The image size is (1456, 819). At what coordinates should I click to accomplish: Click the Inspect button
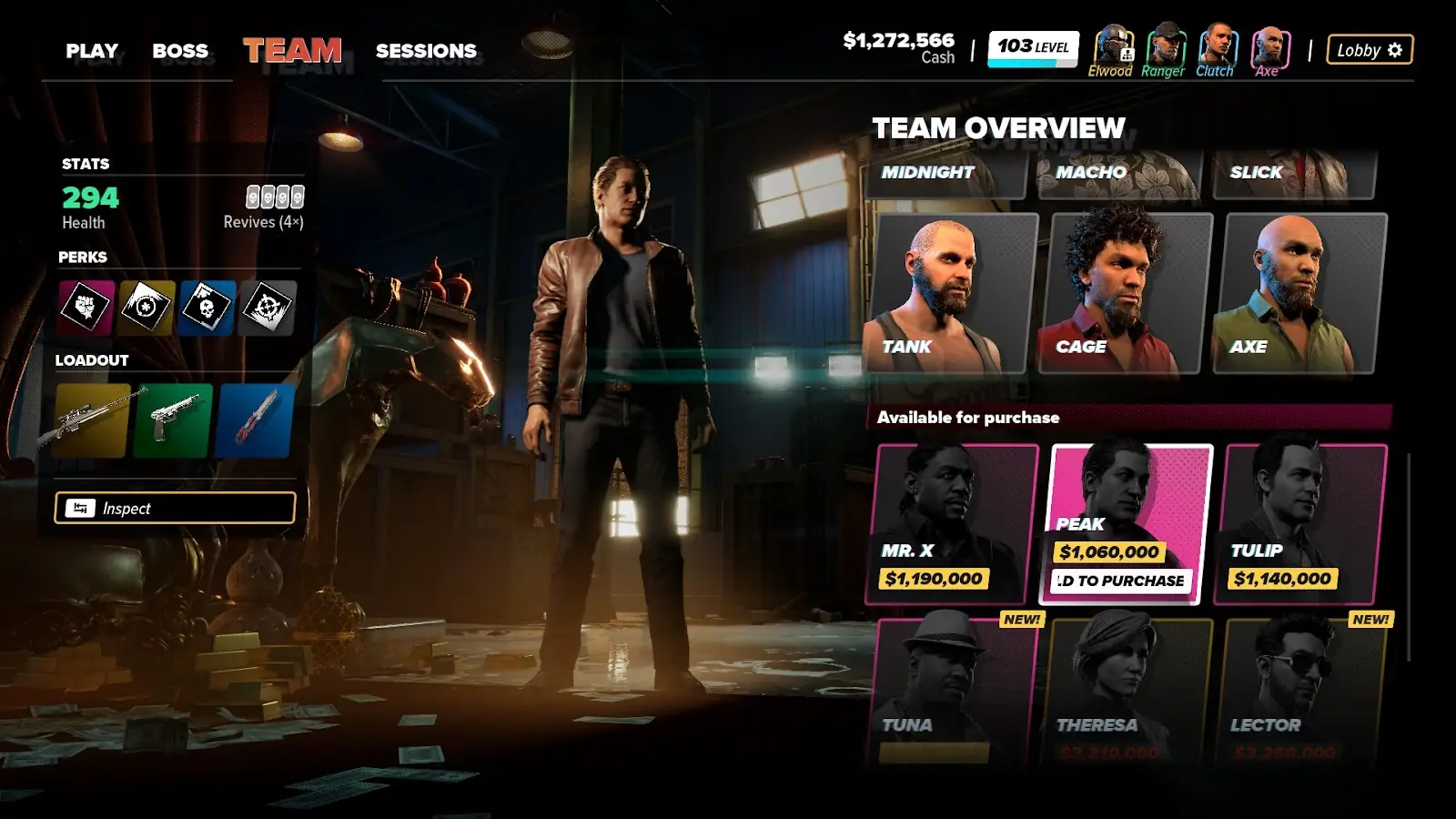coord(175,508)
